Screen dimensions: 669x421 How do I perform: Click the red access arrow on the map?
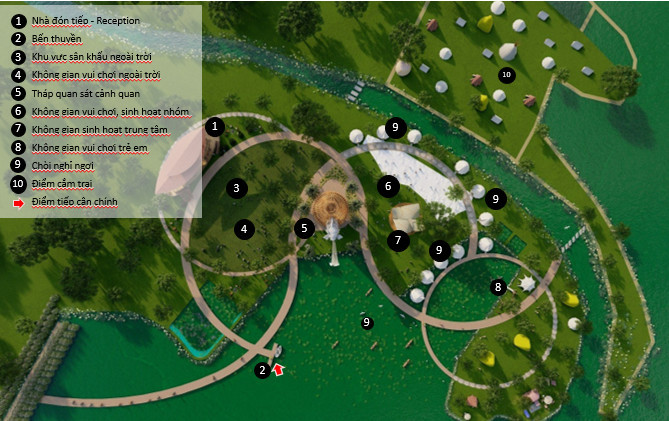point(279,370)
